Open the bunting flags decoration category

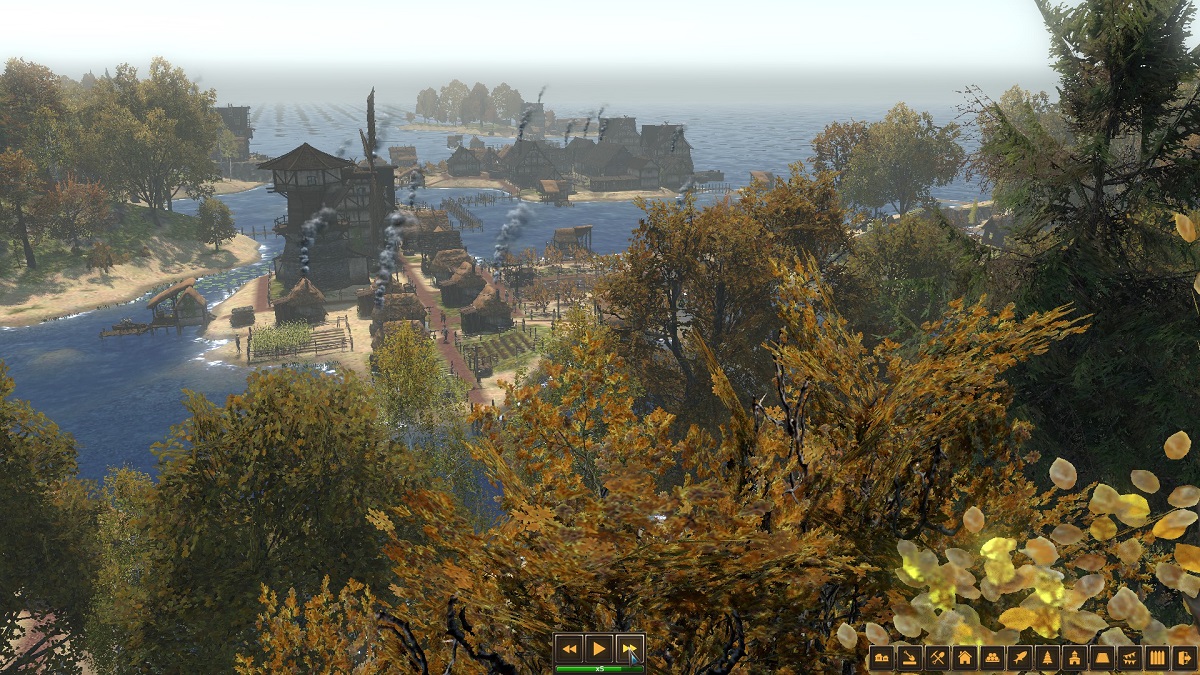[1129, 657]
